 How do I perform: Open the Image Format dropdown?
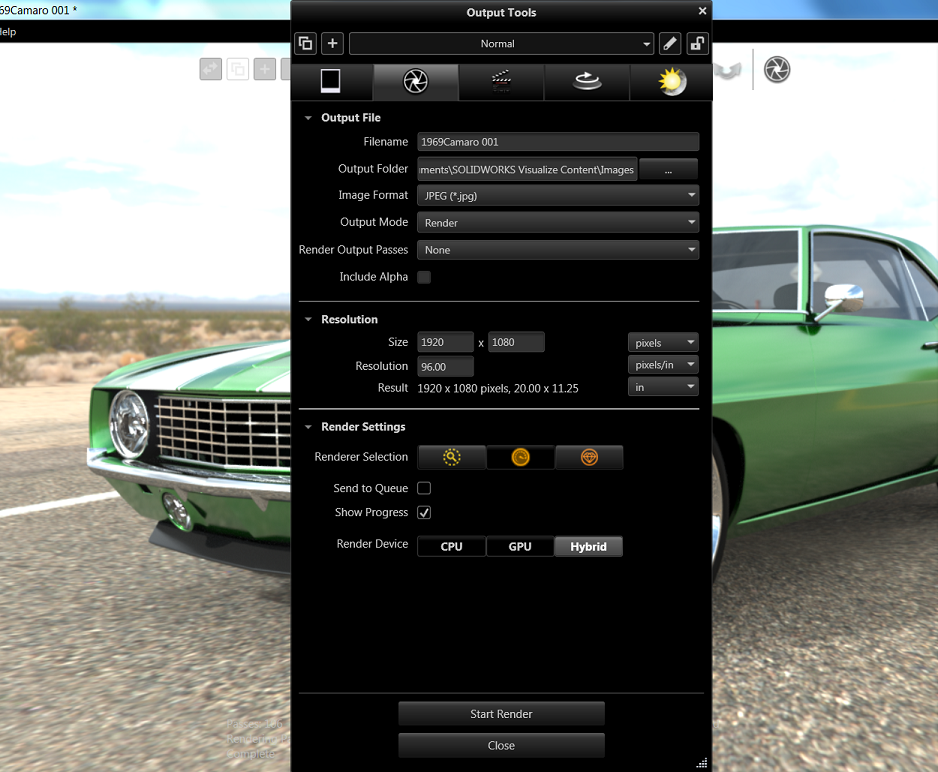(557, 196)
